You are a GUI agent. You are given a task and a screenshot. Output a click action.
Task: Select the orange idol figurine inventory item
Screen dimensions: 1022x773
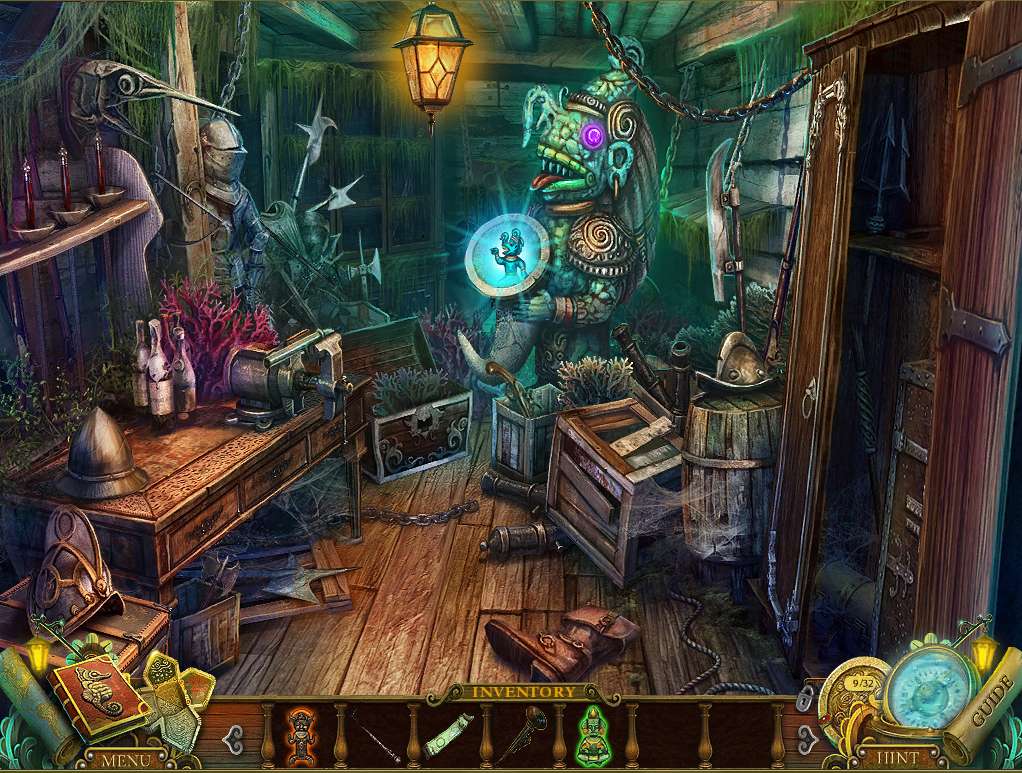pyautogui.click(x=303, y=735)
